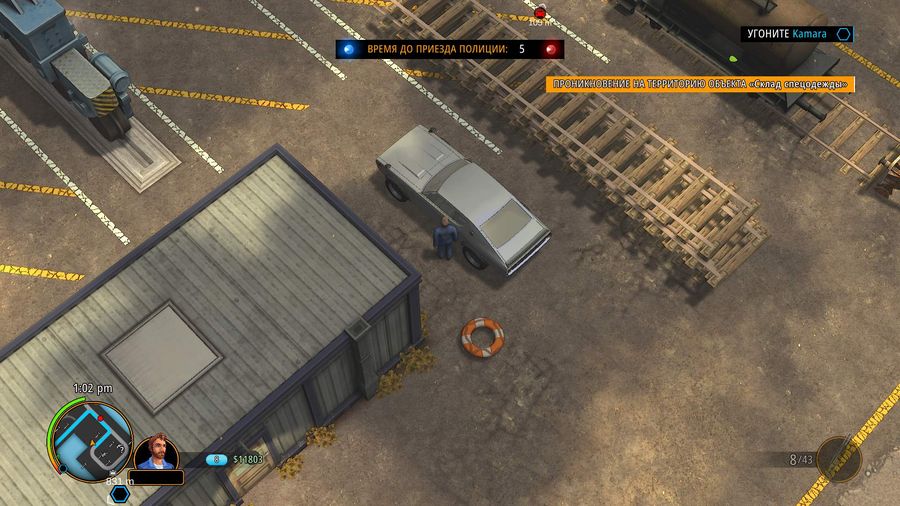Select the red-haired character portrait
This screenshot has width=900, height=506.
click(x=156, y=452)
